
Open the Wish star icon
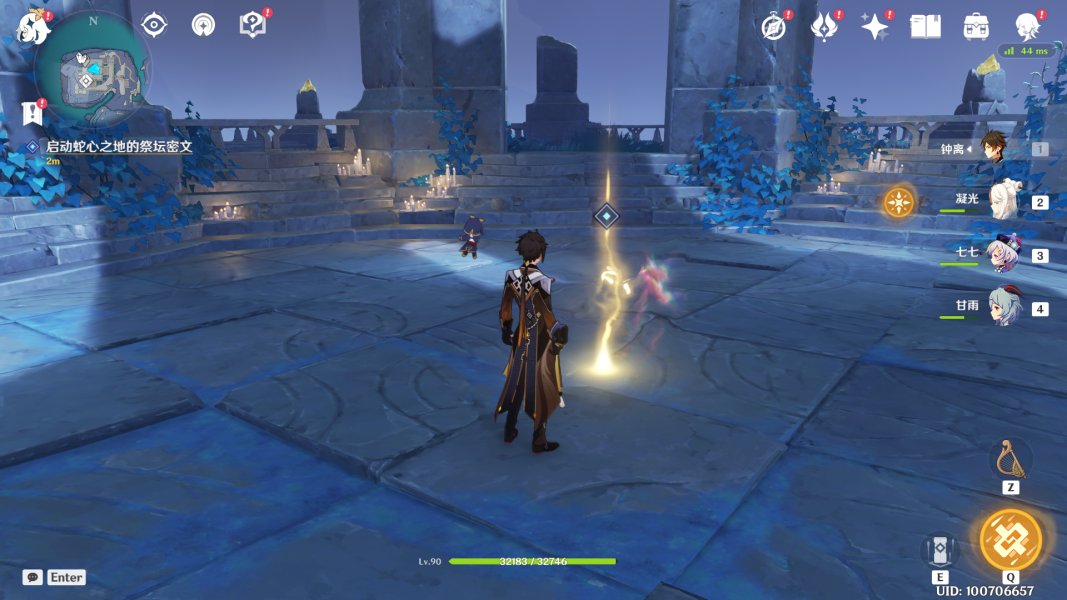click(x=874, y=27)
